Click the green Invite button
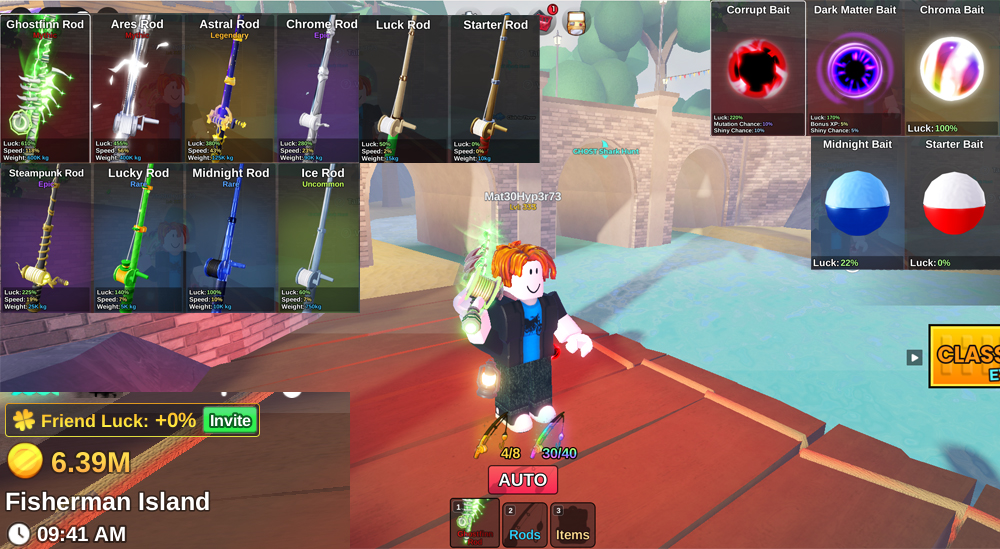The width and height of the screenshot is (1000, 549). coord(230,421)
